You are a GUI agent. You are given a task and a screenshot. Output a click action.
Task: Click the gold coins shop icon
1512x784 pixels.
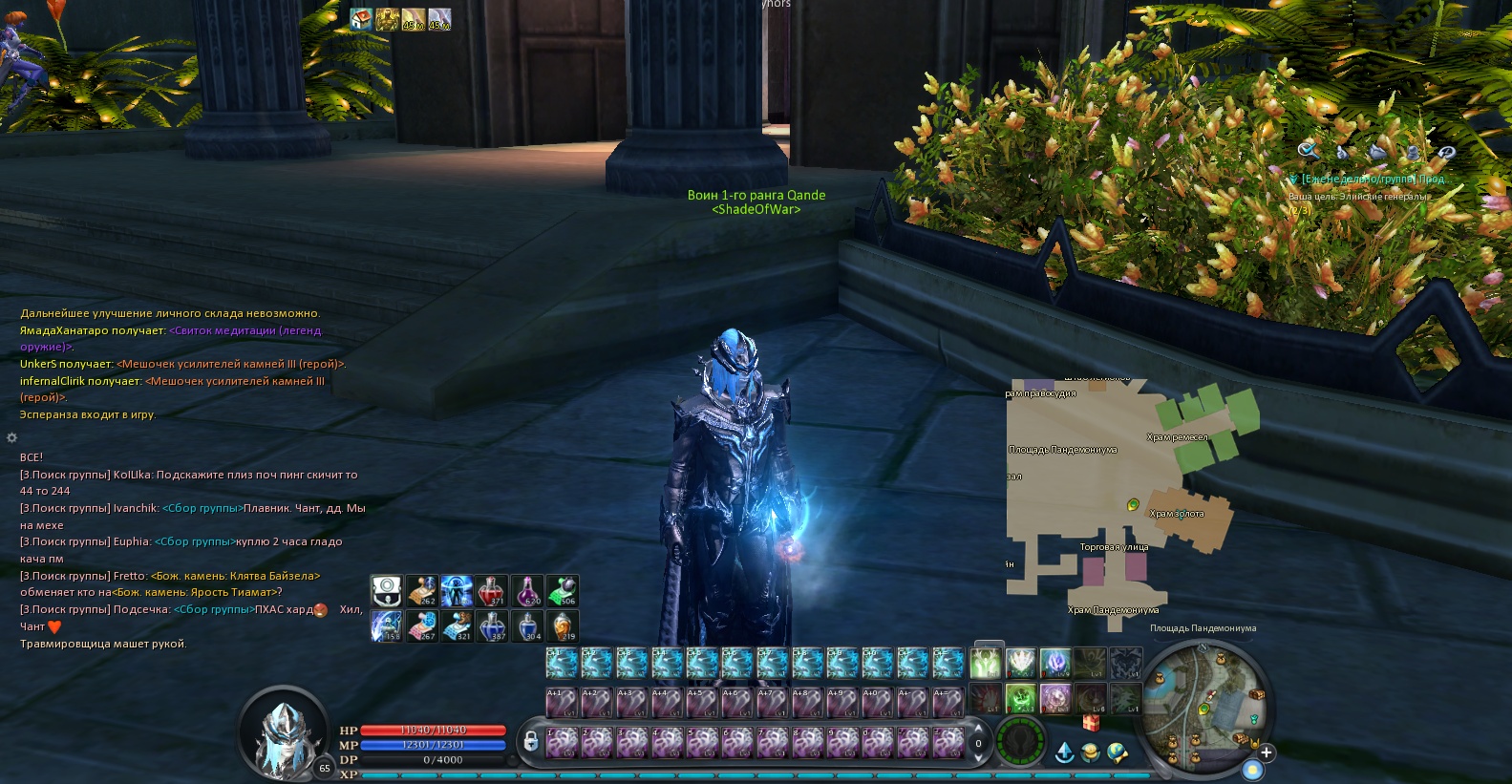coord(1091,752)
